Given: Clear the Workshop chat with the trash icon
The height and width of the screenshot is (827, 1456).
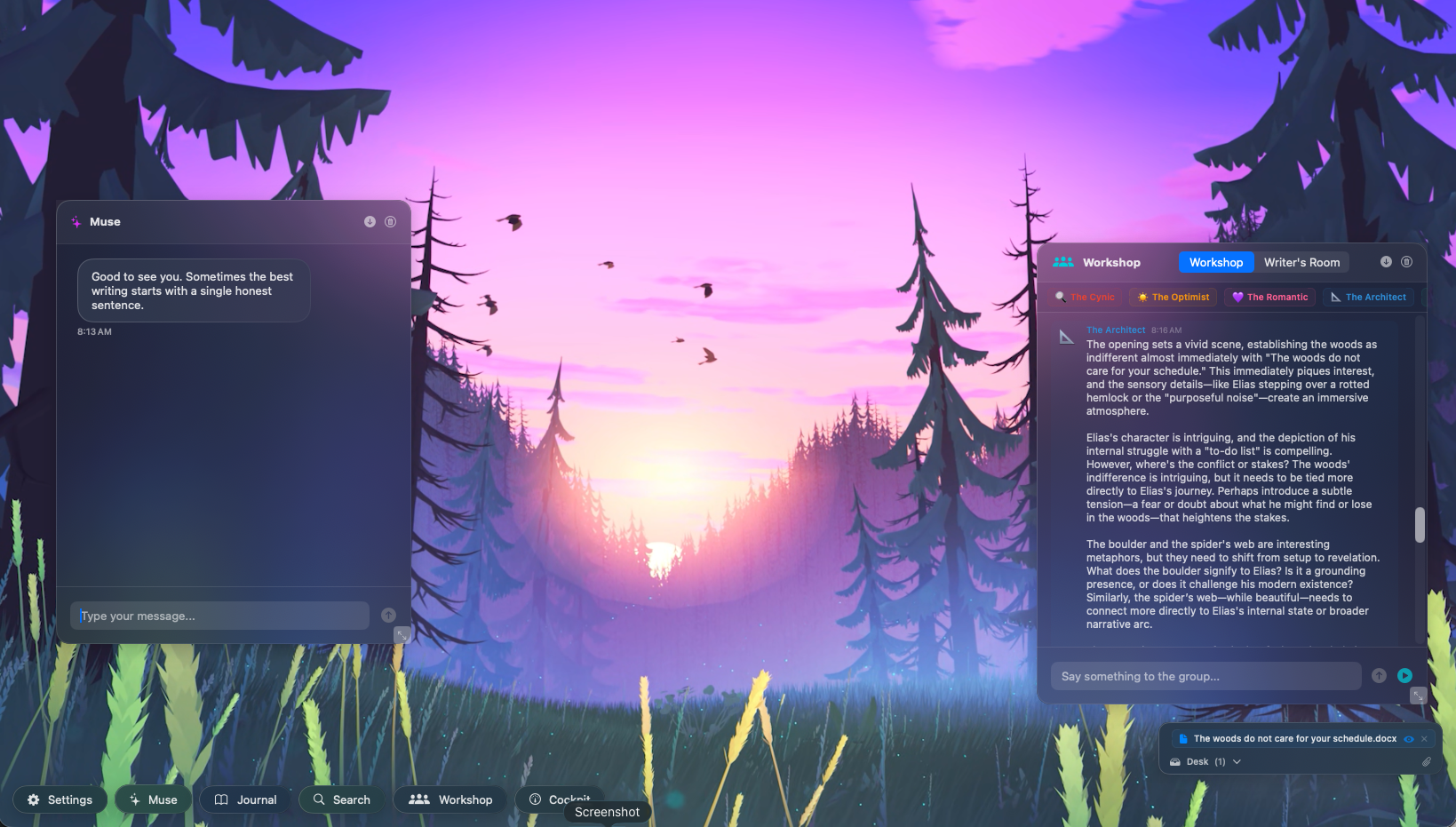Looking at the screenshot, I should (1406, 262).
